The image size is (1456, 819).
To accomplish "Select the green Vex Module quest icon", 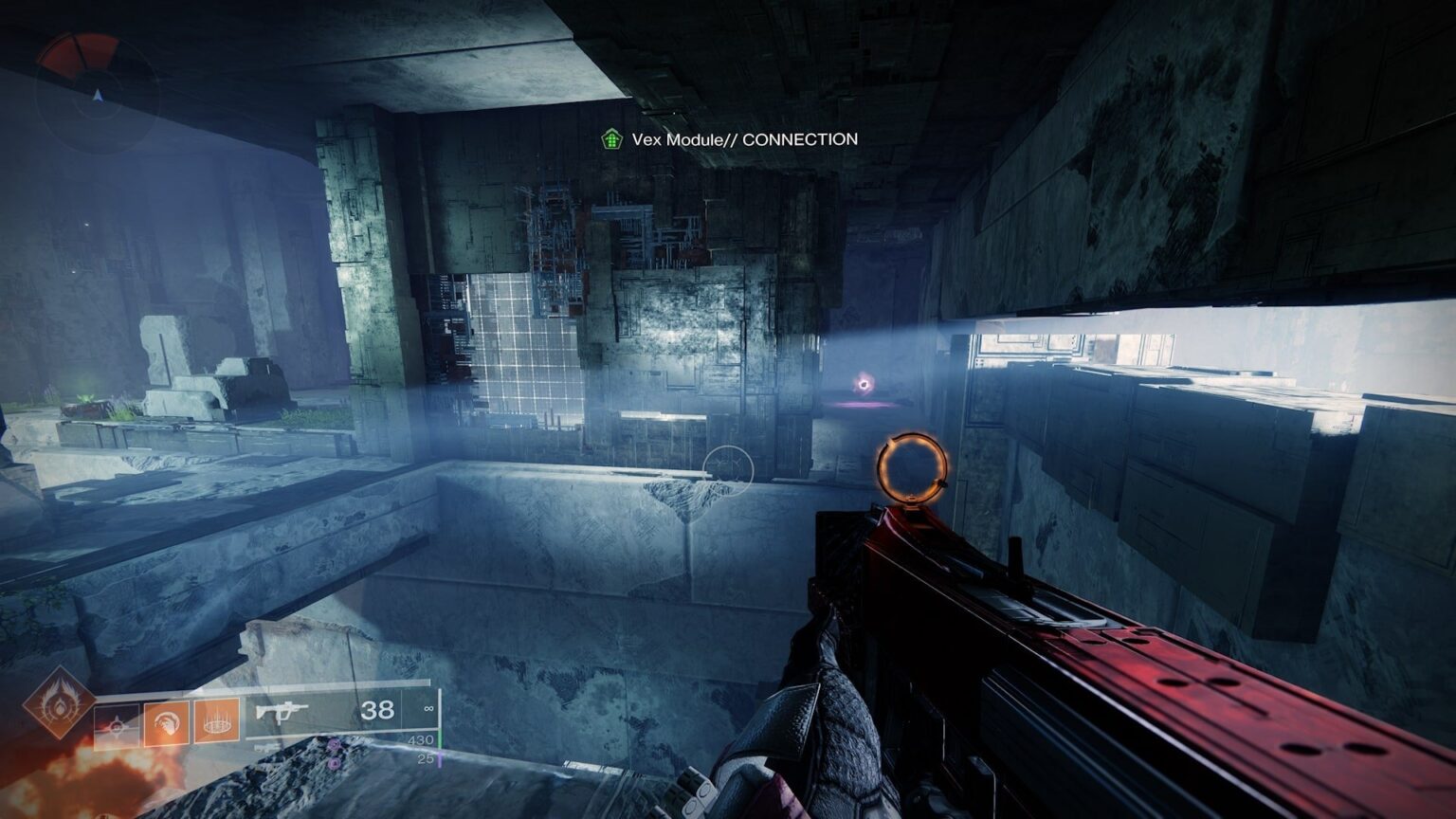I will tap(612, 138).
